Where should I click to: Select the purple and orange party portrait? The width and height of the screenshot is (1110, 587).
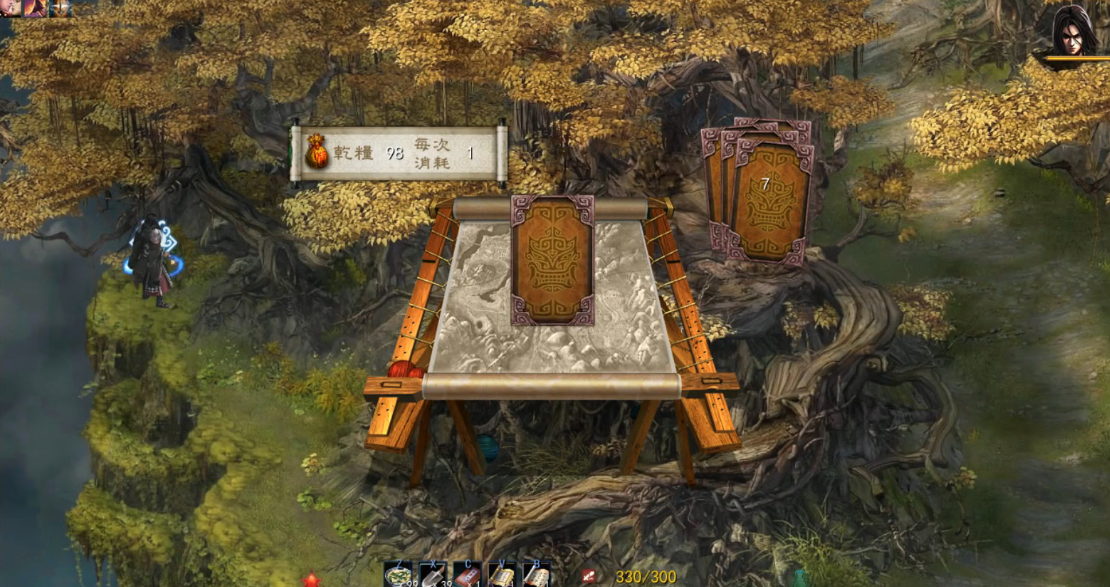coord(35,8)
